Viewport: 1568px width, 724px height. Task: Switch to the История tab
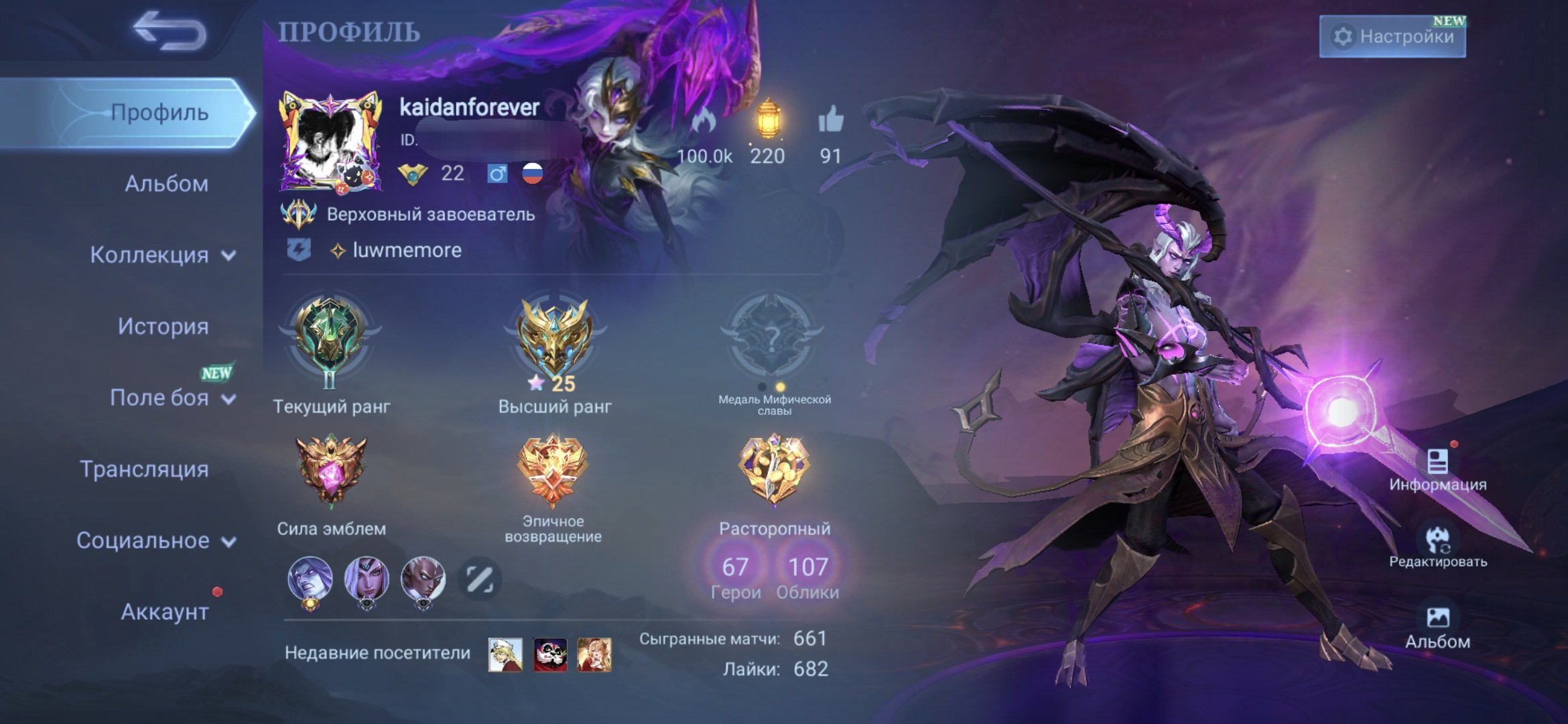coord(164,327)
